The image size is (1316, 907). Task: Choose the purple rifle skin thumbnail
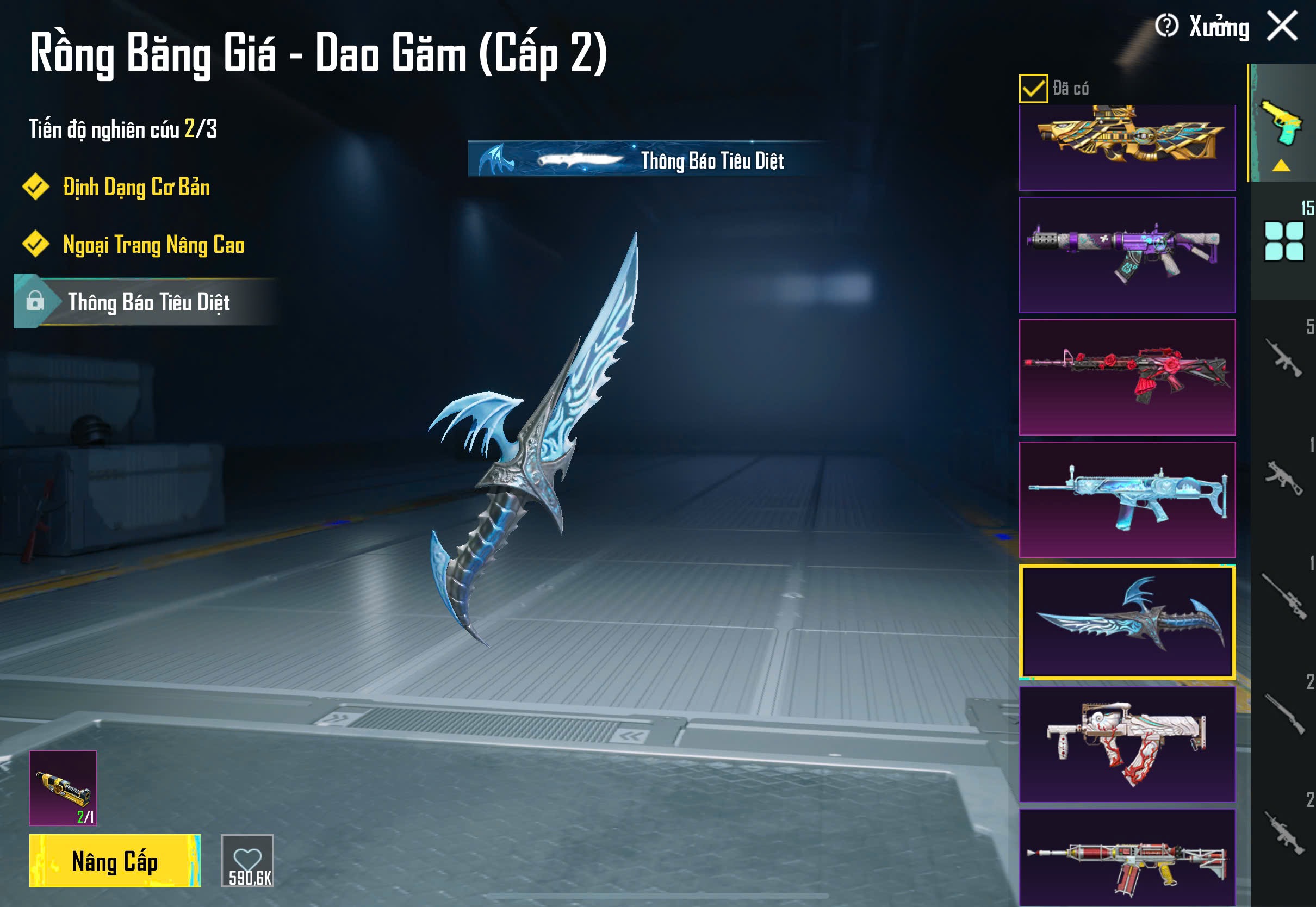(x=1127, y=255)
